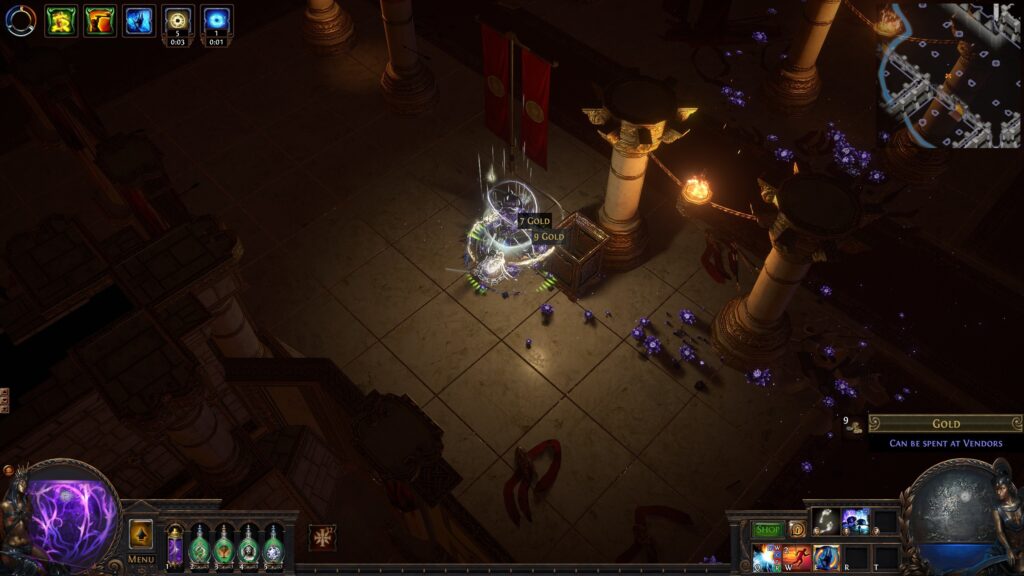This screenshot has width=1024, height=576.
Task: Select the purple-blue skill icon beside footprints
Action: 855,520
